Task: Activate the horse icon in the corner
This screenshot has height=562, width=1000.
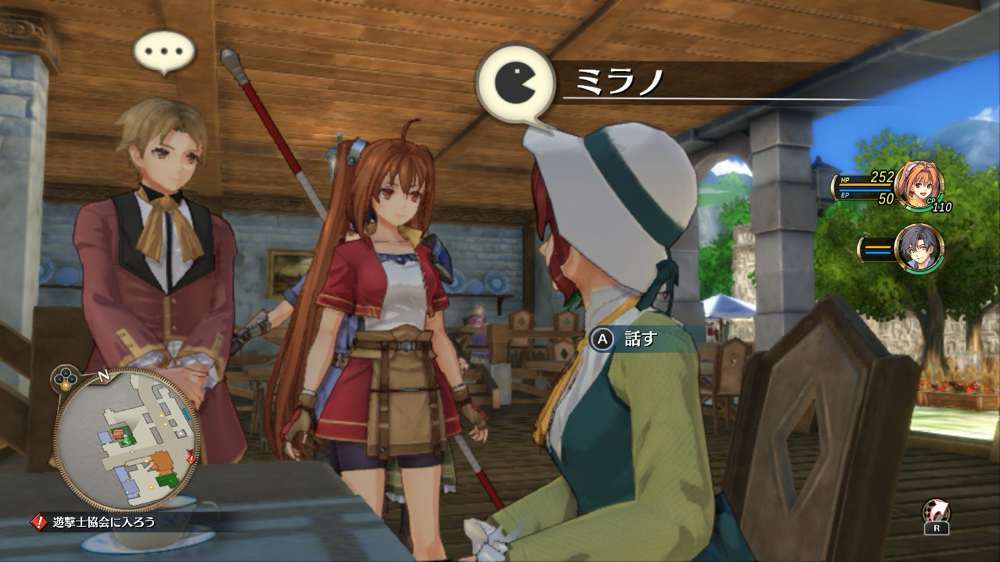Action: [935, 513]
